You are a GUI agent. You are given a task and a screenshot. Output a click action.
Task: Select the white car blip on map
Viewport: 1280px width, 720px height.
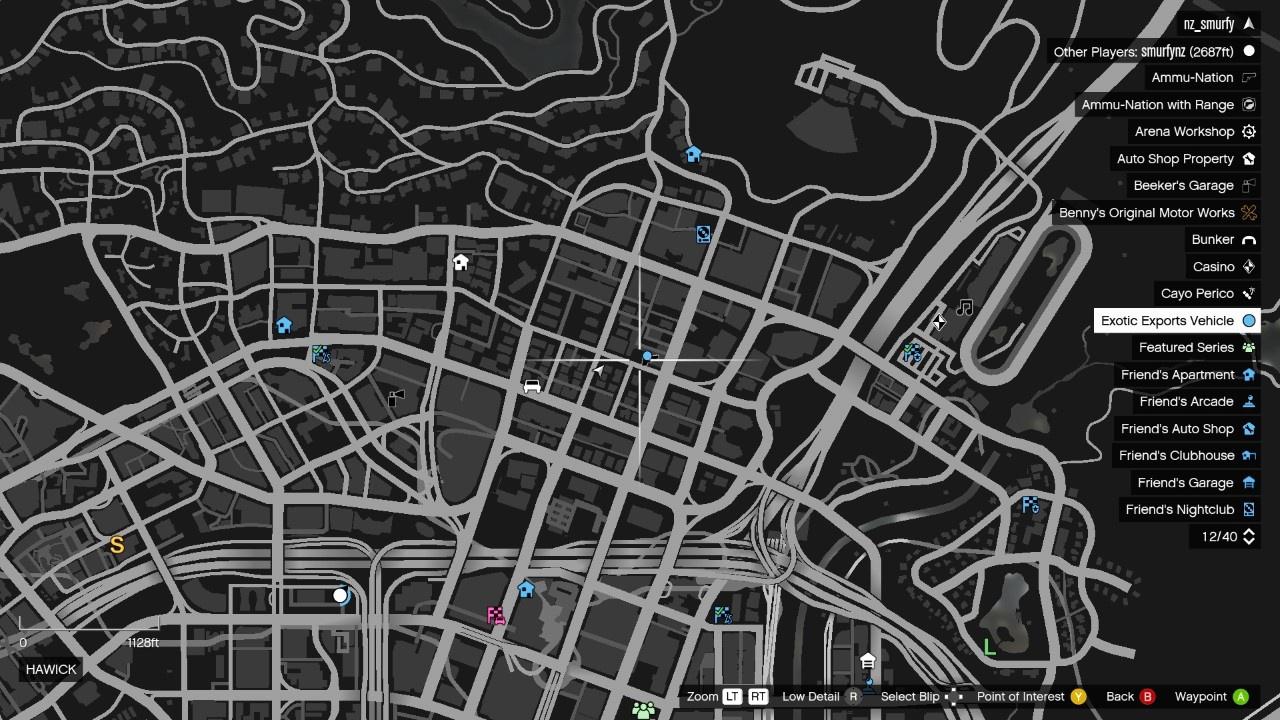[532, 386]
